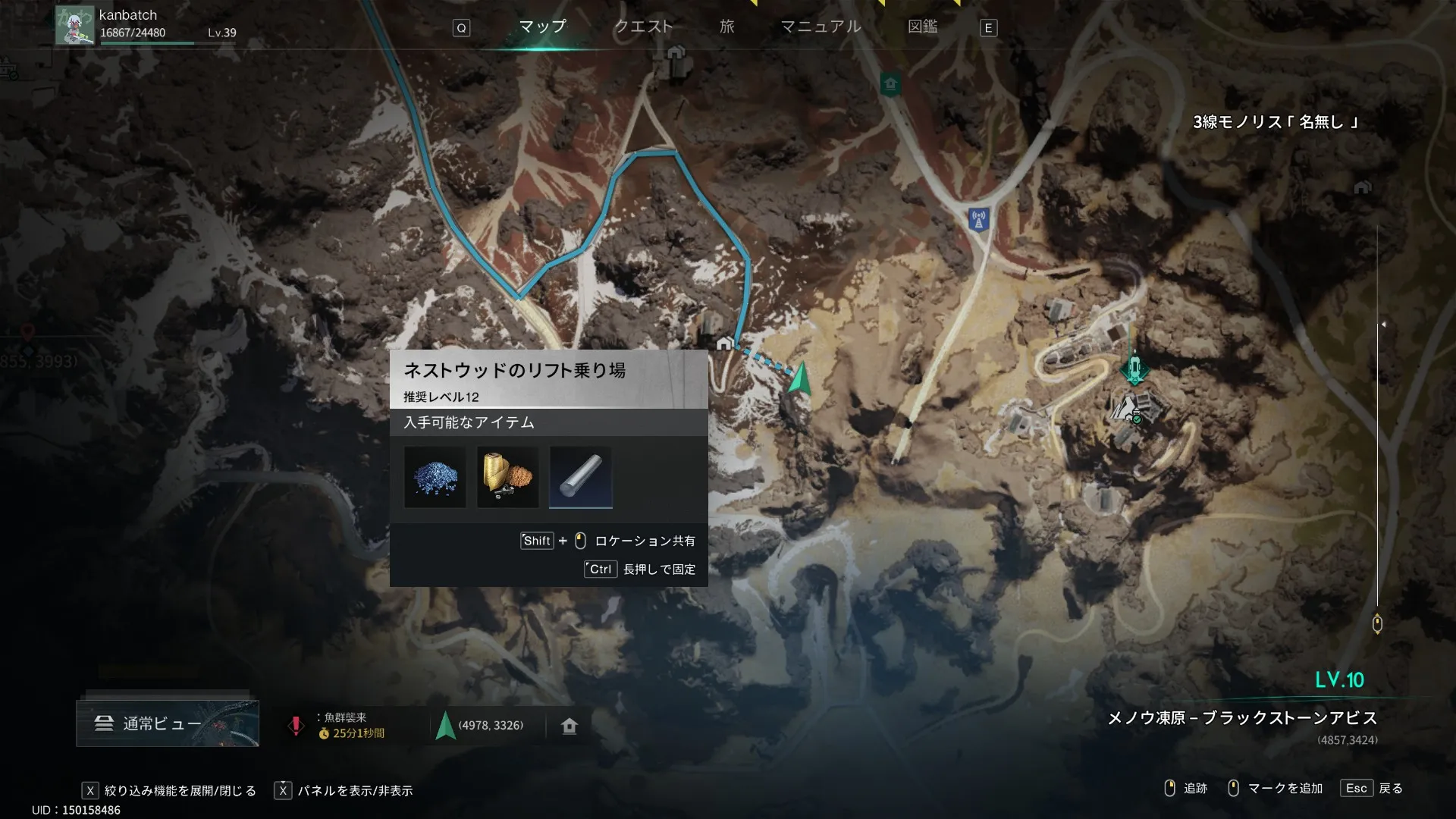
Task: Toggle the 通常ビュー map view button
Action: point(168,723)
